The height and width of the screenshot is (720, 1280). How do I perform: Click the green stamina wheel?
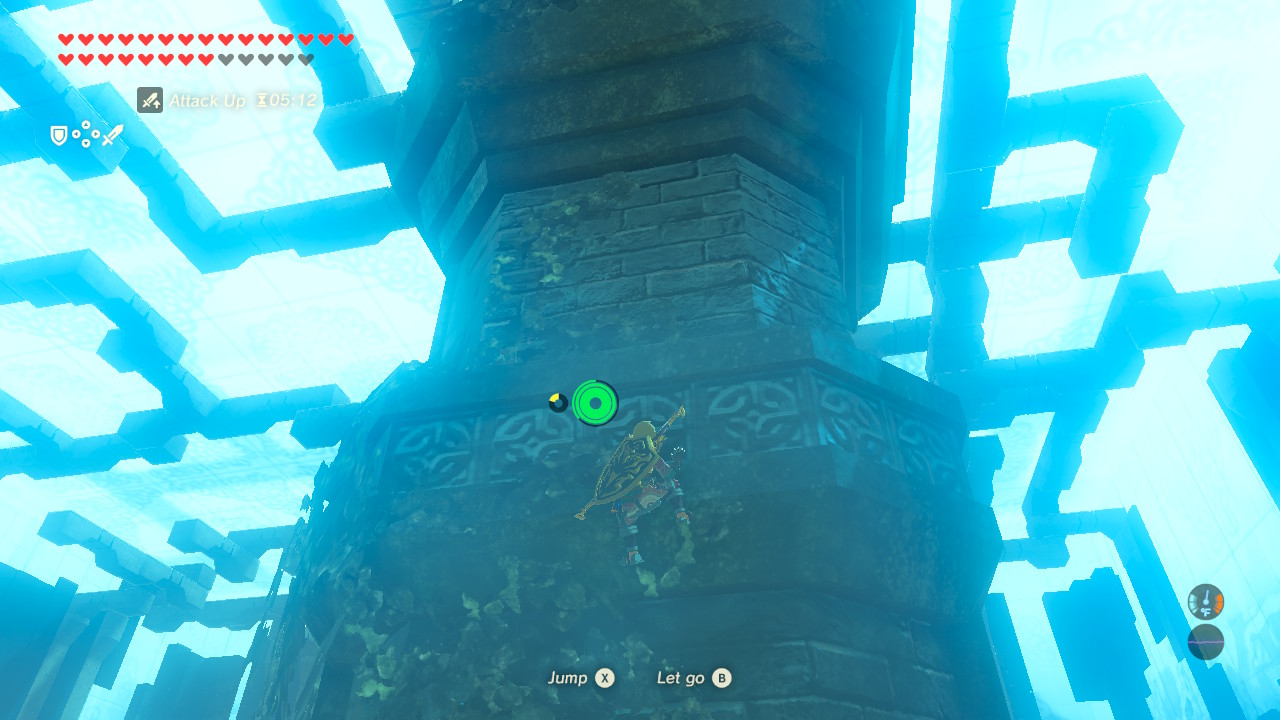click(596, 404)
